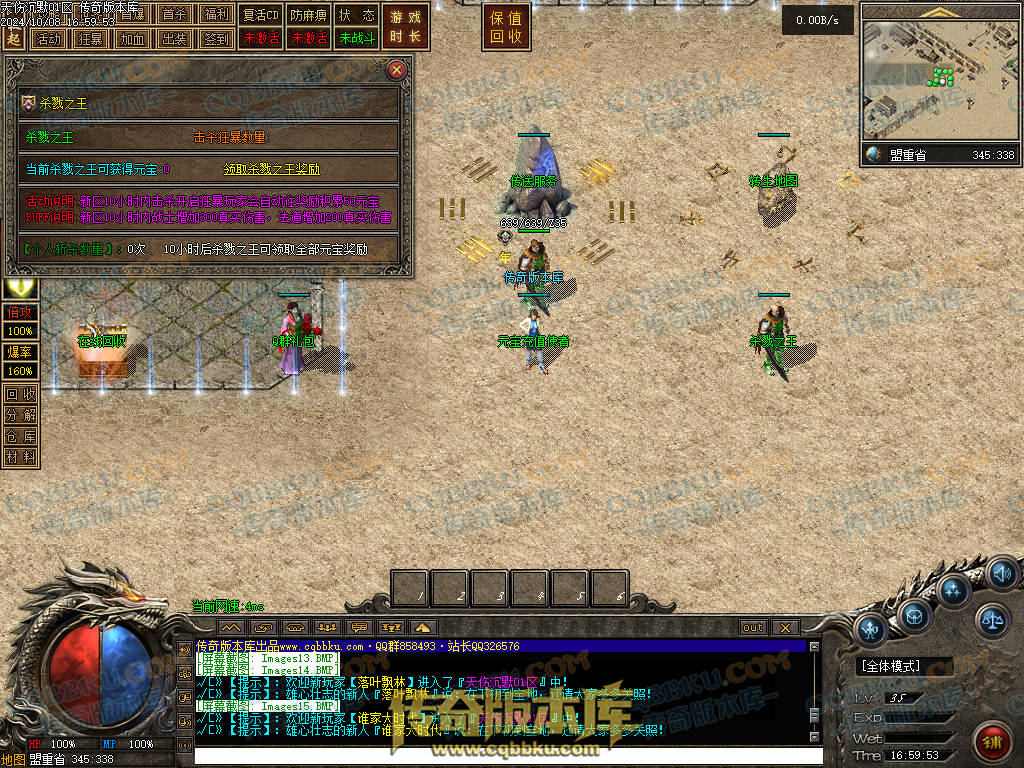The height and width of the screenshot is (768, 1024).
Task: Toggle the 全体模式 attack mode label
Action: 894,665
